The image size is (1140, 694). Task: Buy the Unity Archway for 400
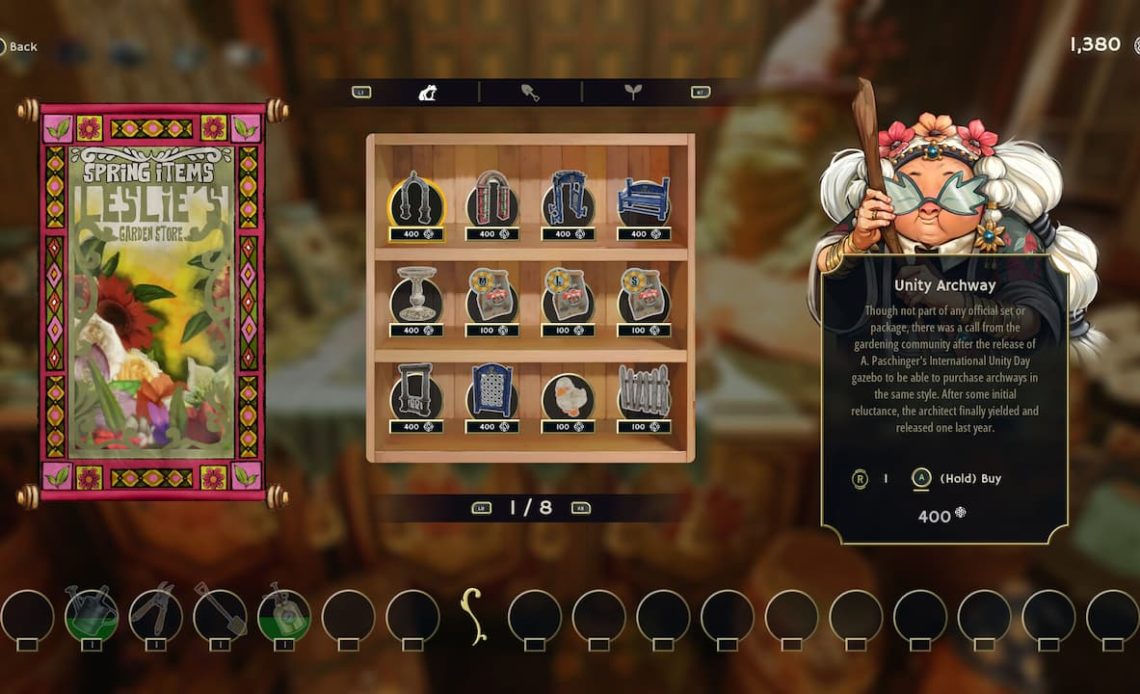point(921,479)
